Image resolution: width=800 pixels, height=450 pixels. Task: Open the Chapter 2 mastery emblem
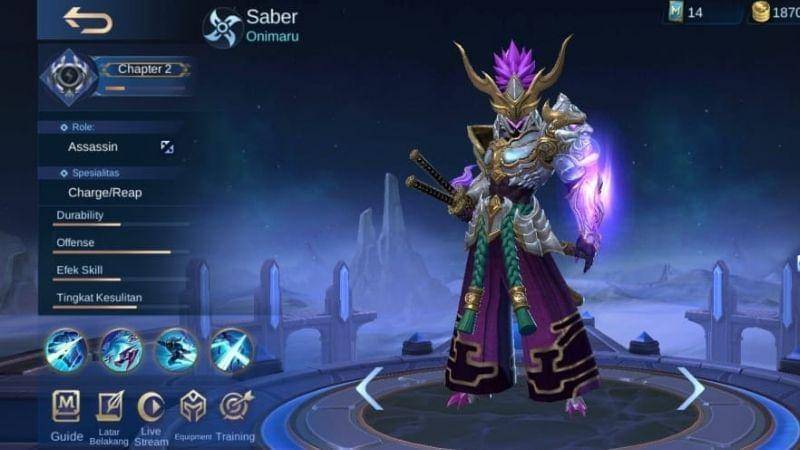coord(69,77)
